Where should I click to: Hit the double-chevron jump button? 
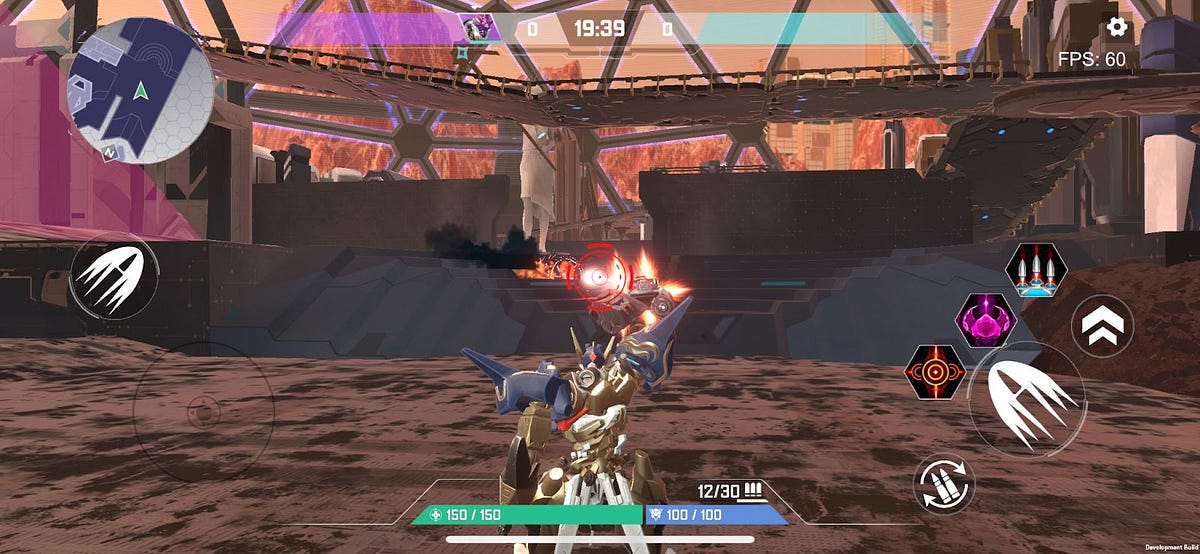click(x=1102, y=325)
